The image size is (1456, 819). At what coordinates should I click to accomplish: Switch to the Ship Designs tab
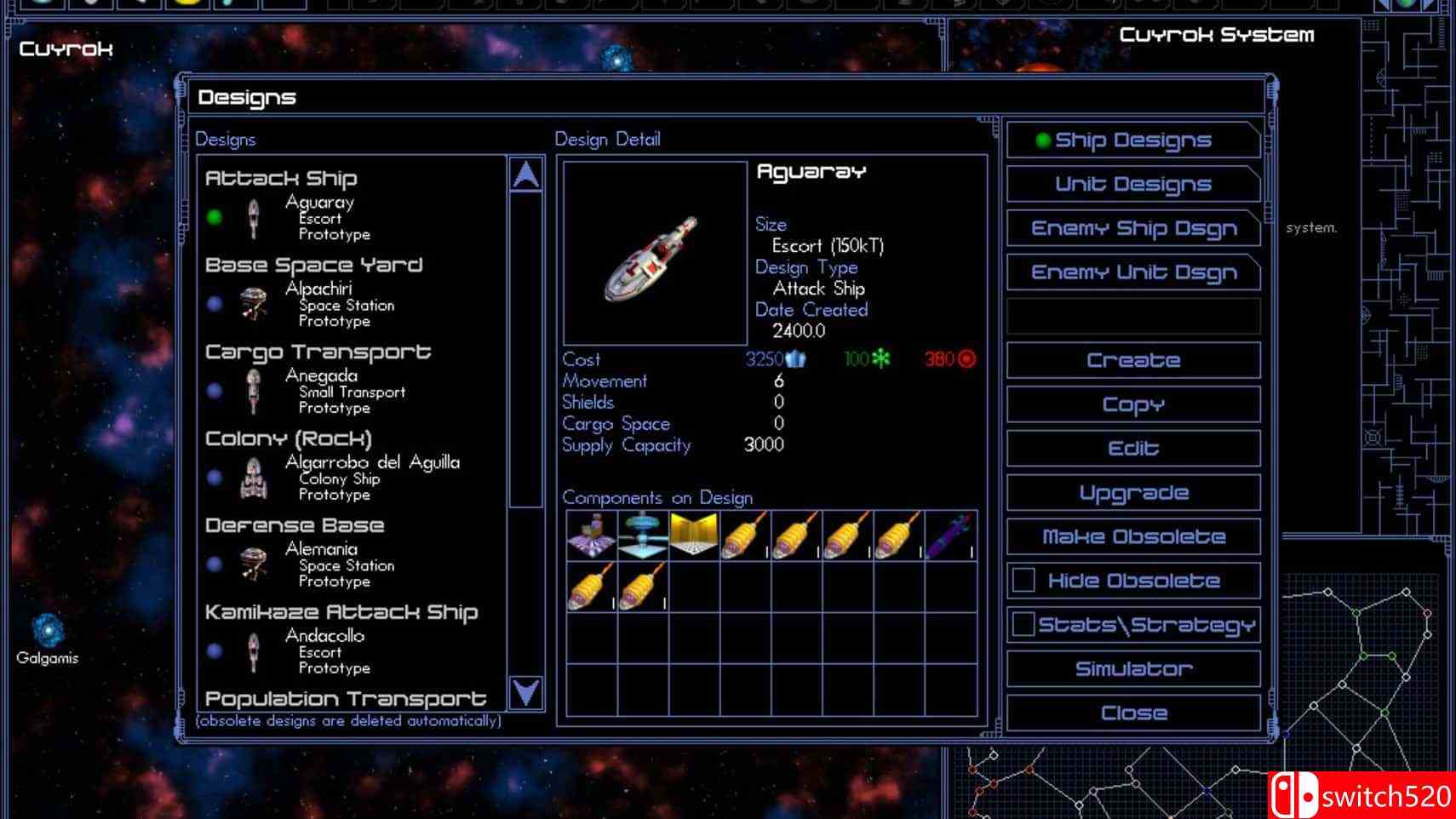[x=1132, y=140]
